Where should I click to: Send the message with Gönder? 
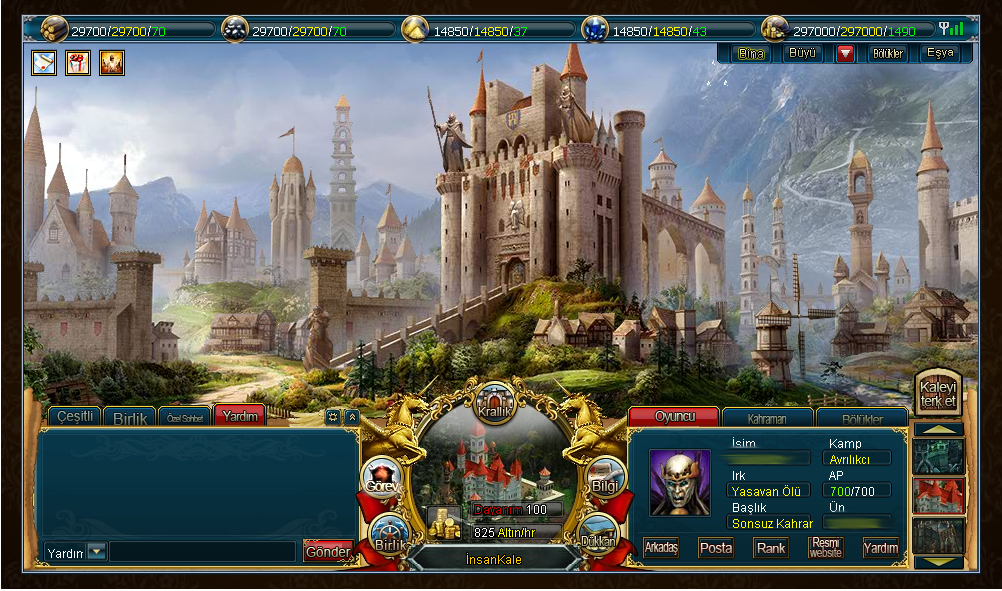coord(328,551)
